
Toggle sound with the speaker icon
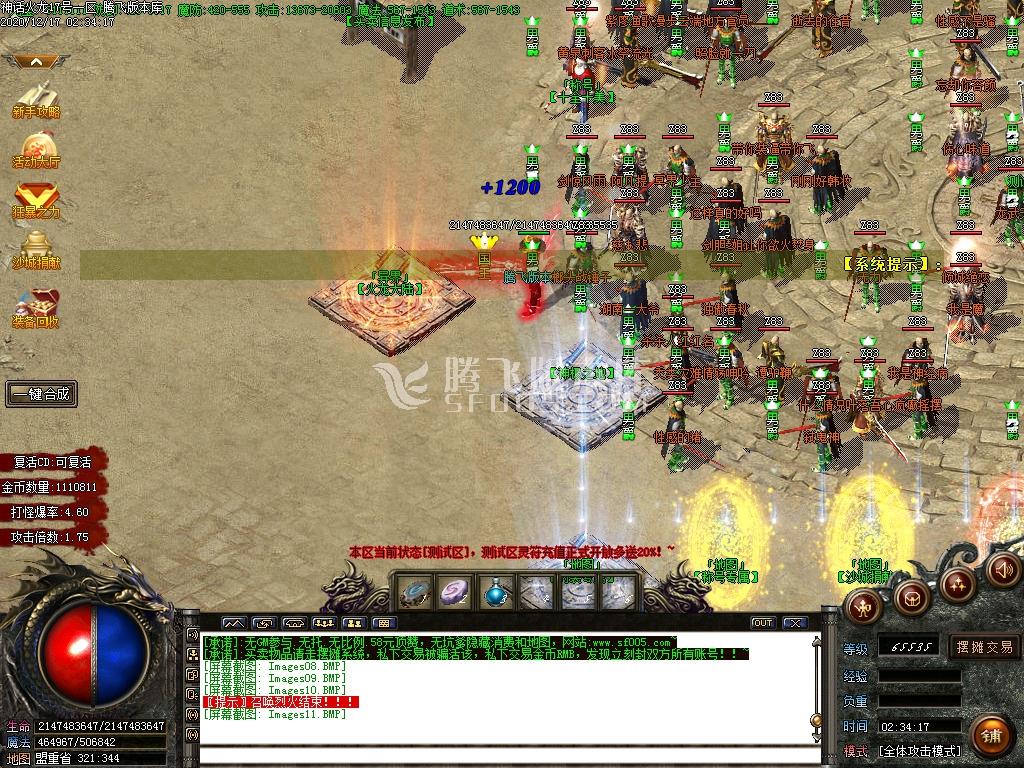tap(1004, 569)
